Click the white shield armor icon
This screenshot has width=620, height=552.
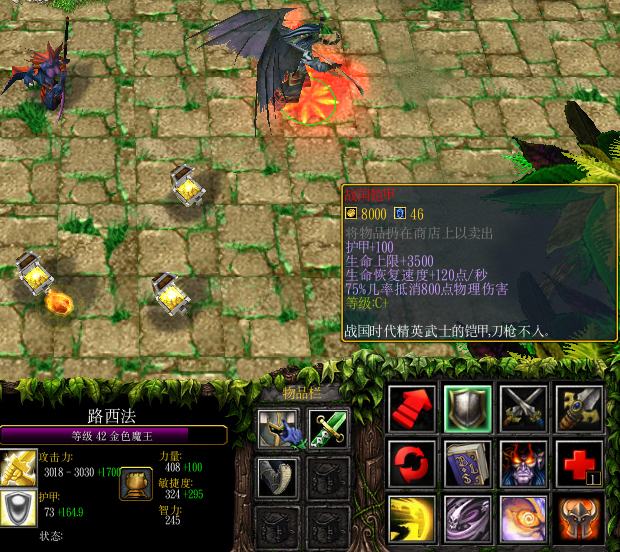coord(19,507)
